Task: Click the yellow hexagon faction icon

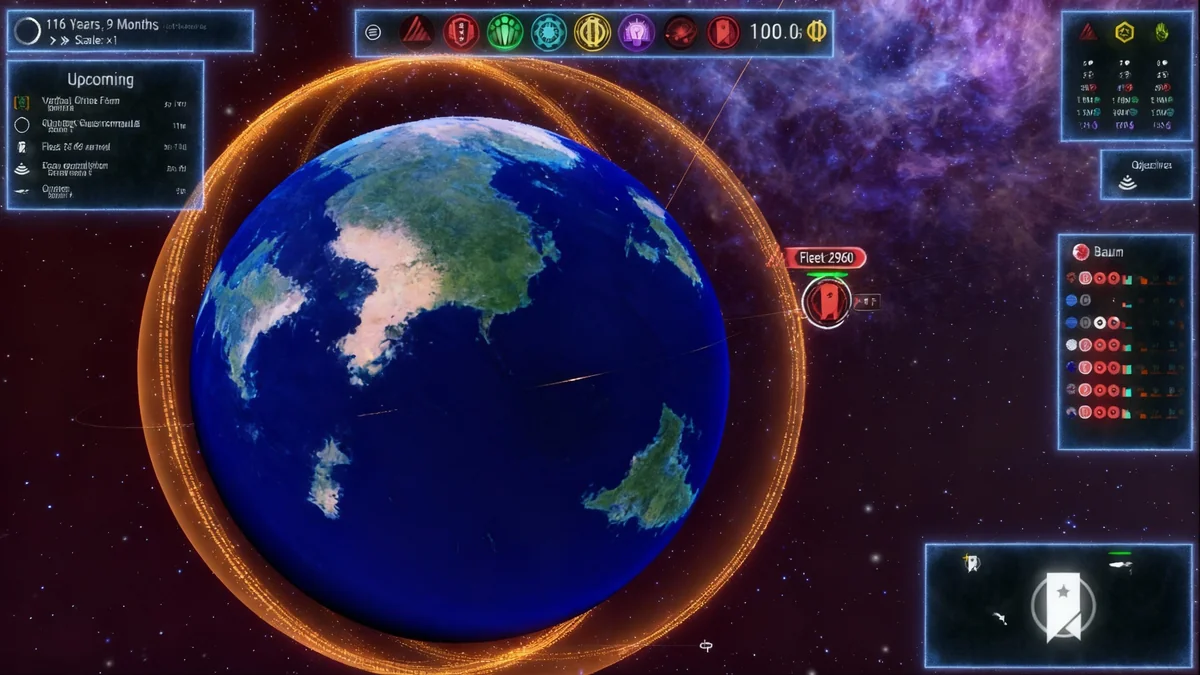Action: pyautogui.click(x=1124, y=32)
